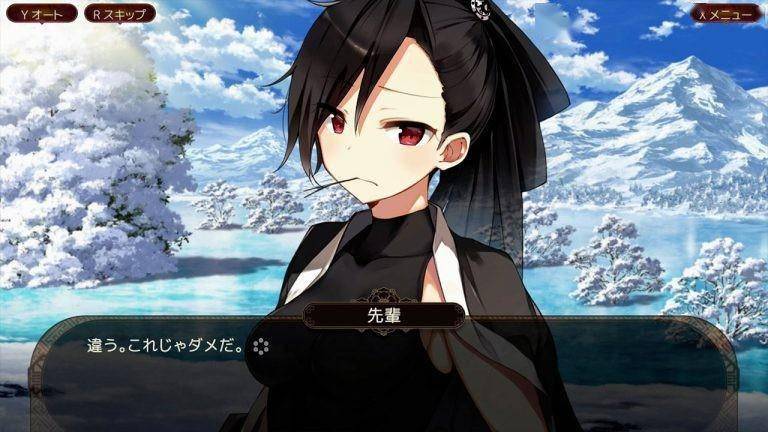Skip dialogue using the スキップ button
The width and height of the screenshot is (768, 432).
[x=118, y=14]
